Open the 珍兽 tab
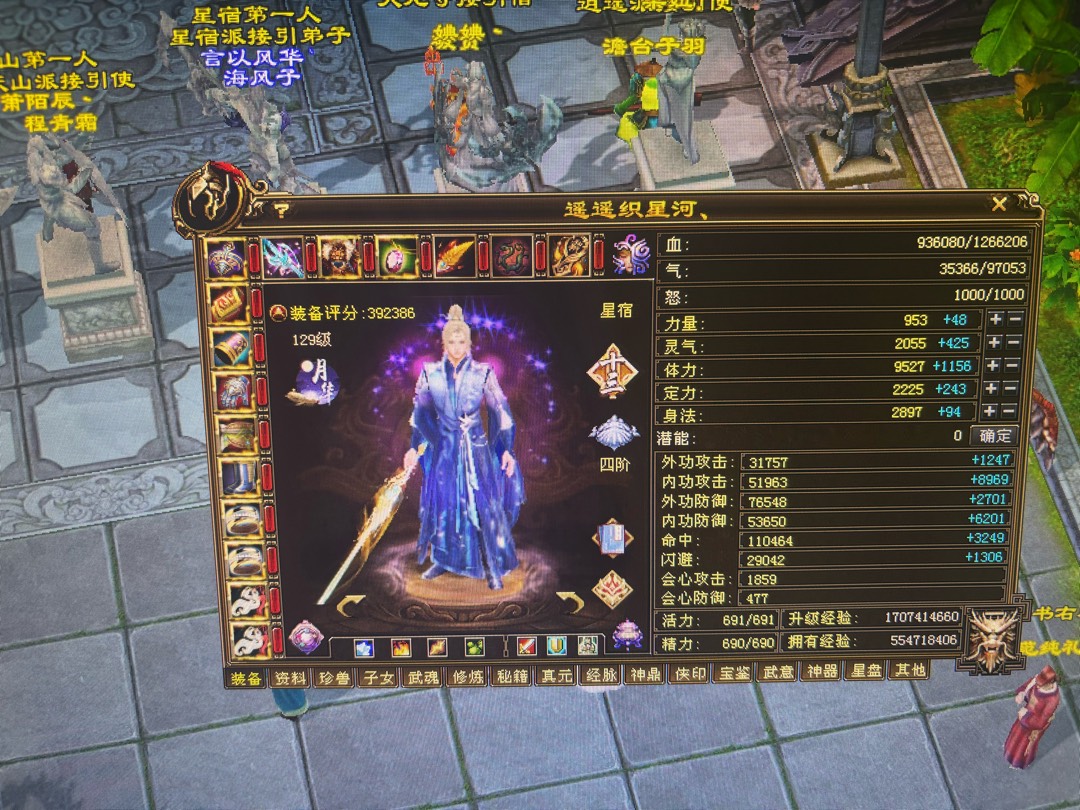The height and width of the screenshot is (810, 1080). click(x=335, y=677)
